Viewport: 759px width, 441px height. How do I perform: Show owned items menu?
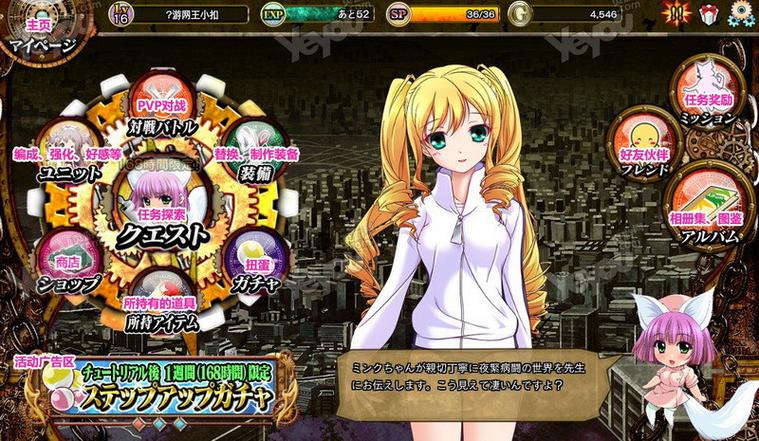161,302
